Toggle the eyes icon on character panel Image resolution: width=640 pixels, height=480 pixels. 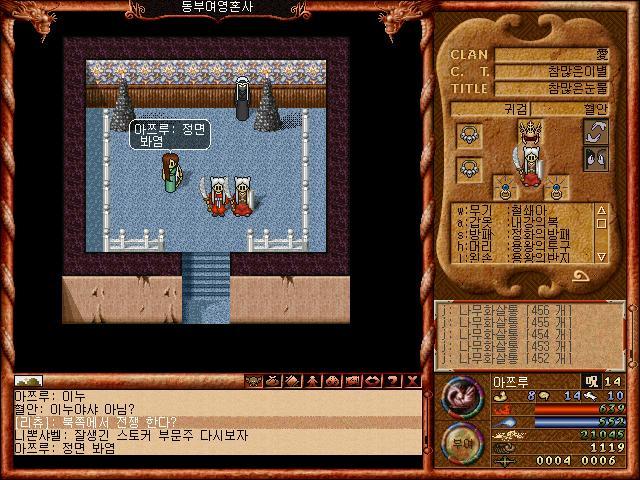pyautogui.click(x=596, y=157)
